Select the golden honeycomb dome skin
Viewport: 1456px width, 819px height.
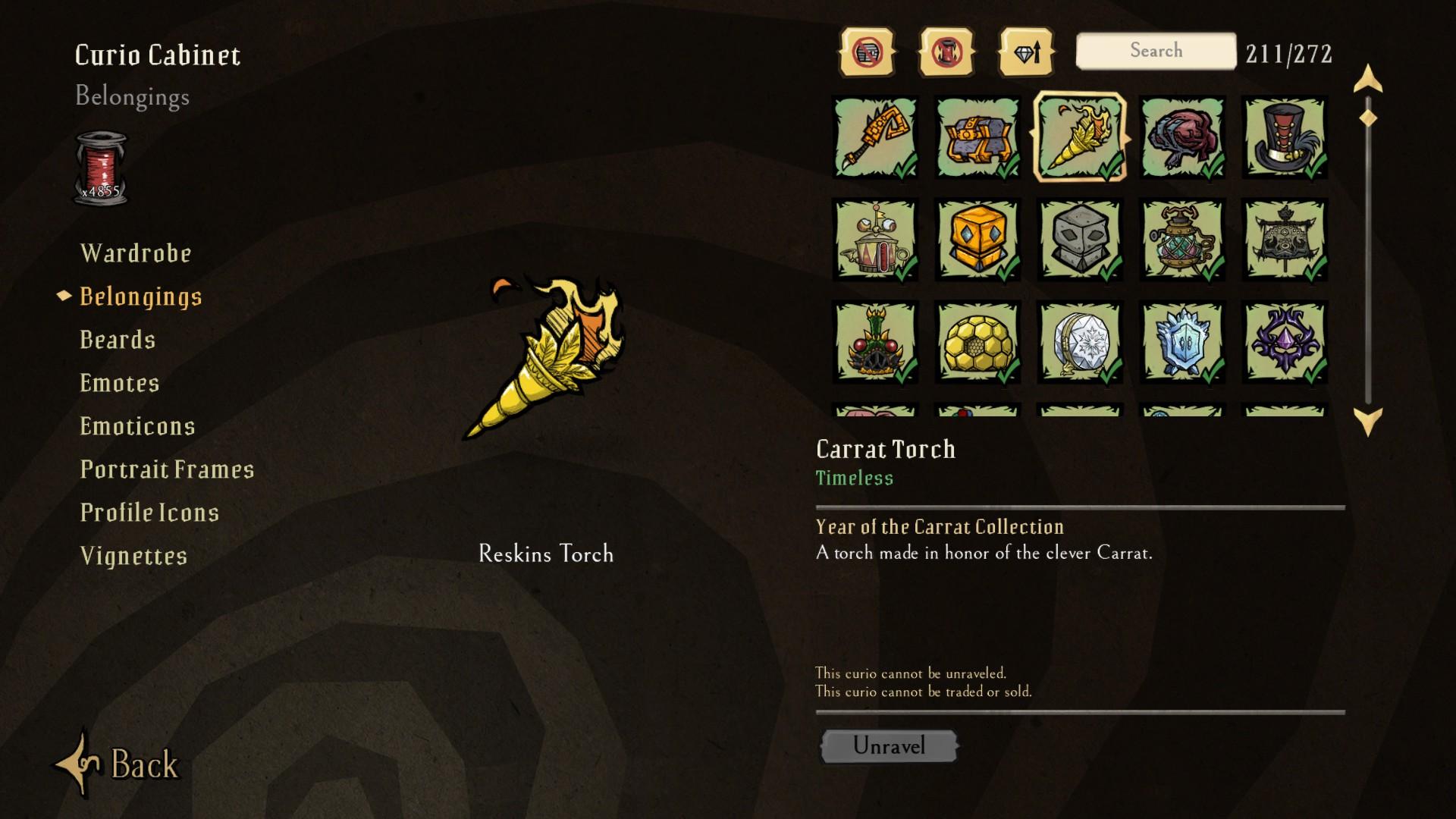[977, 342]
